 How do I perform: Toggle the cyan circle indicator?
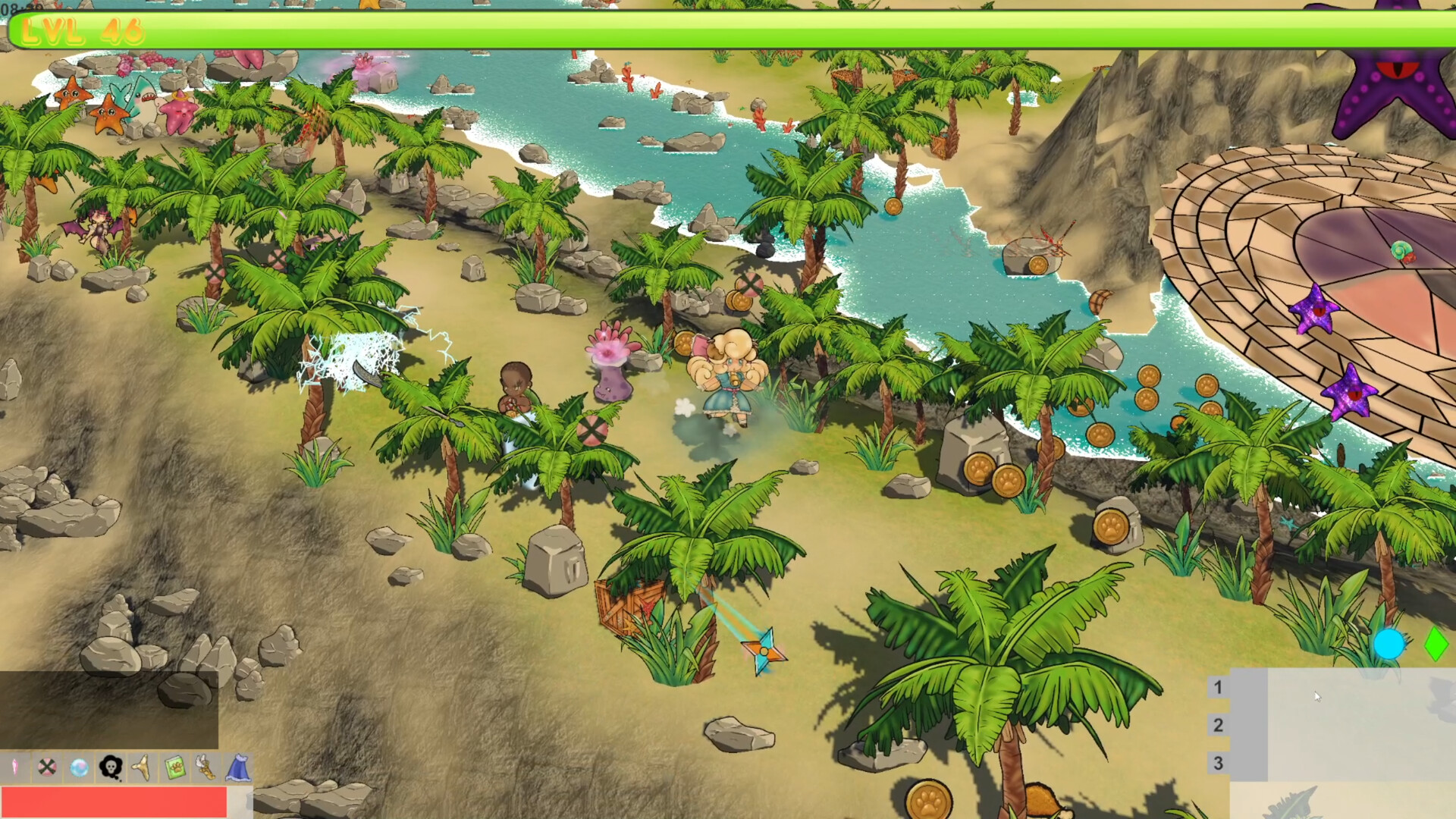pyautogui.click(x=1390, y=645)
